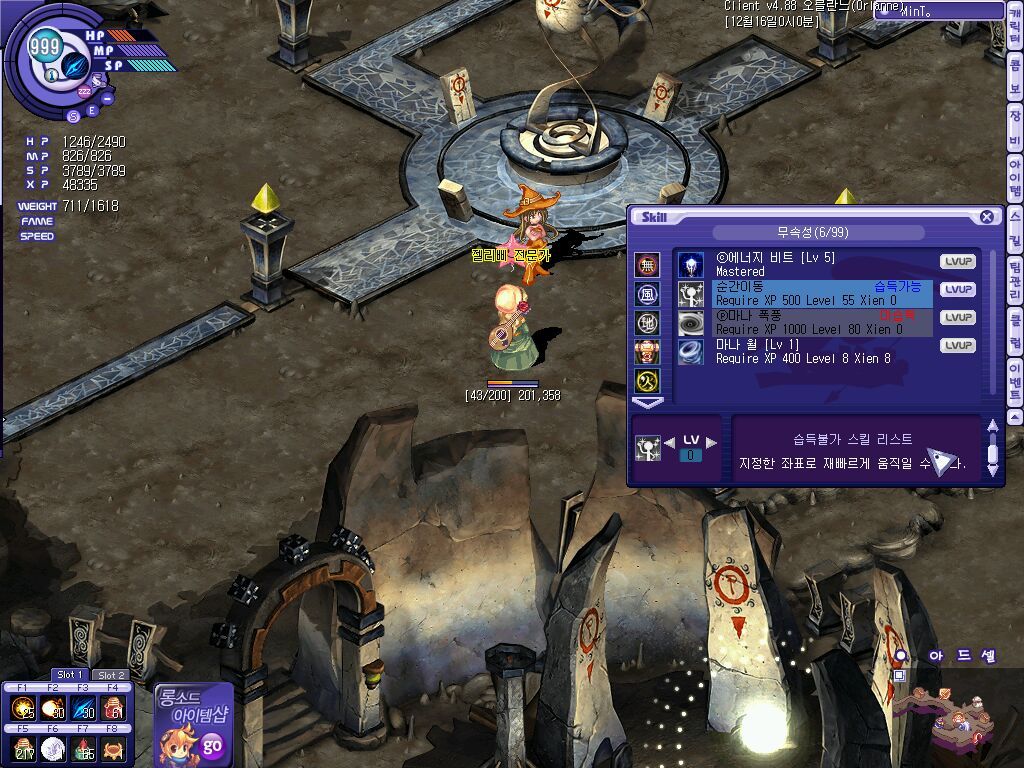Level up the 마나 월 skill
Image resolution: width=1024 pixels, height=768 pixels.
point(957,346)
